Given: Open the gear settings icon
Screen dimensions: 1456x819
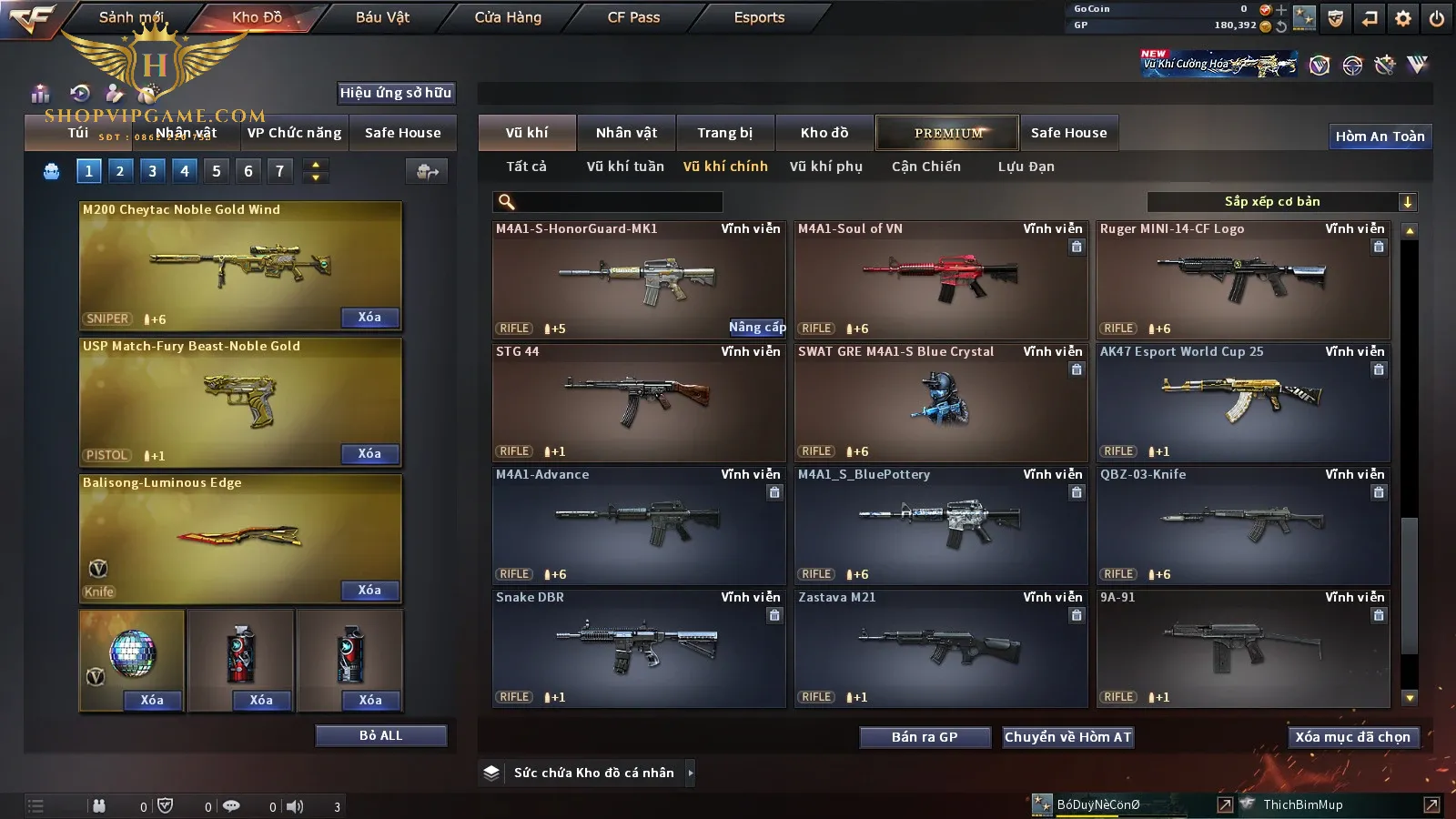Looking at the screenshot, I should pyautogui.click(x=1403, y=18).
